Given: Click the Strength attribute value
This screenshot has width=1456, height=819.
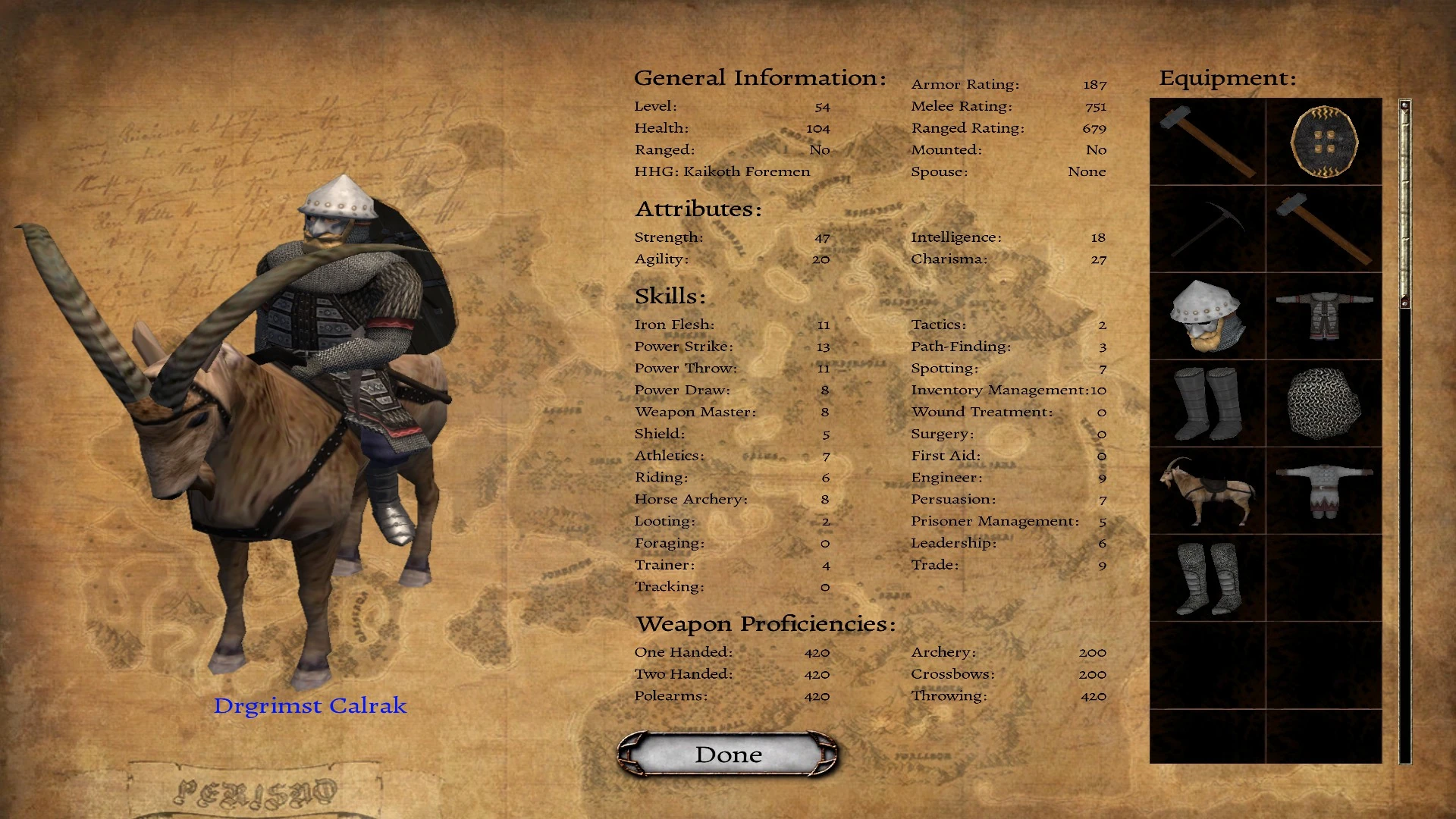Looking at the screenshot, I should (823, 237).
